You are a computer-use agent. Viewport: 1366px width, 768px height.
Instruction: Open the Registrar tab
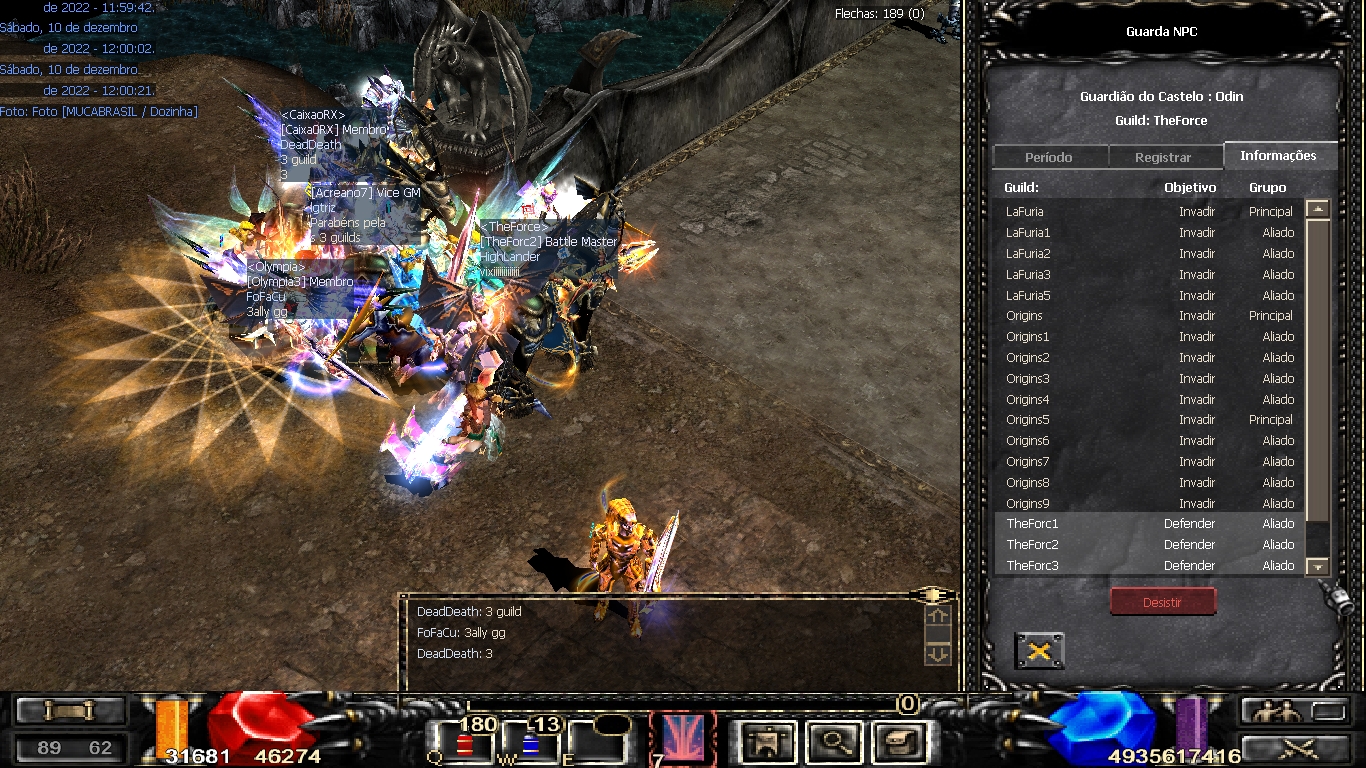pyautogui.click(x=1163, y=158)
